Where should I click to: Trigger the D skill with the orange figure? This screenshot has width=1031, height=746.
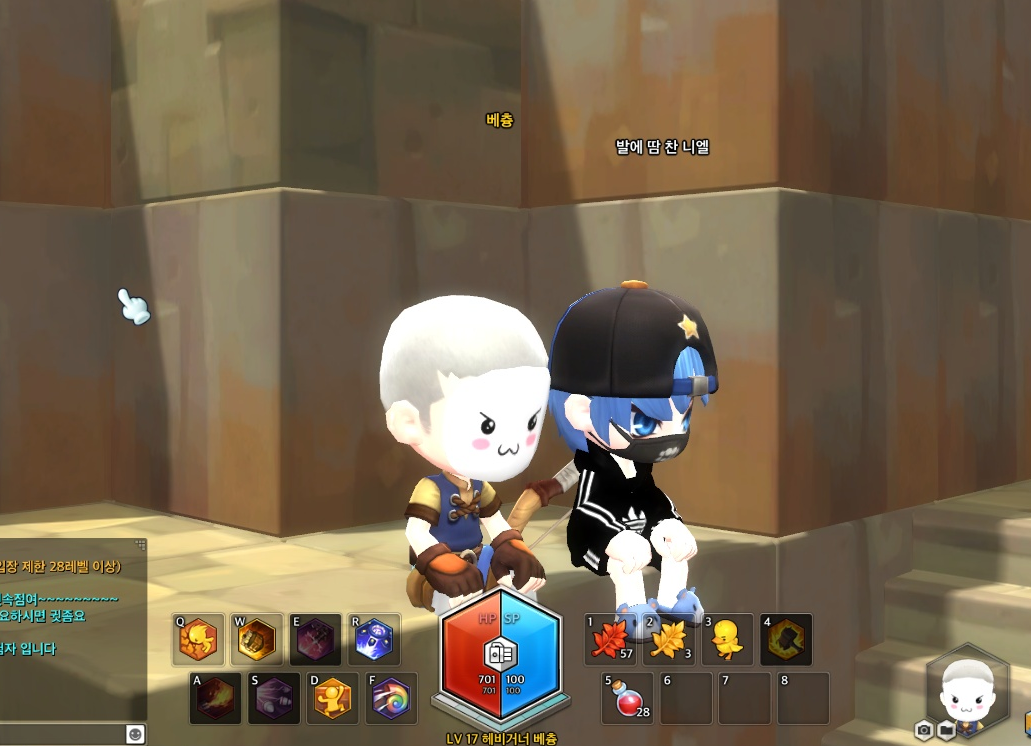coord(333,698)
